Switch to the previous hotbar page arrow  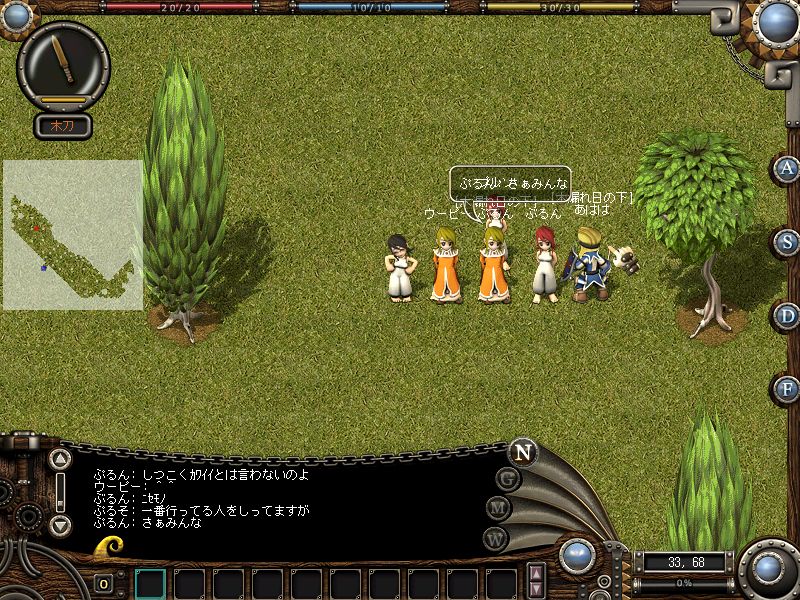pyautogui.click(x=537, y=574)
